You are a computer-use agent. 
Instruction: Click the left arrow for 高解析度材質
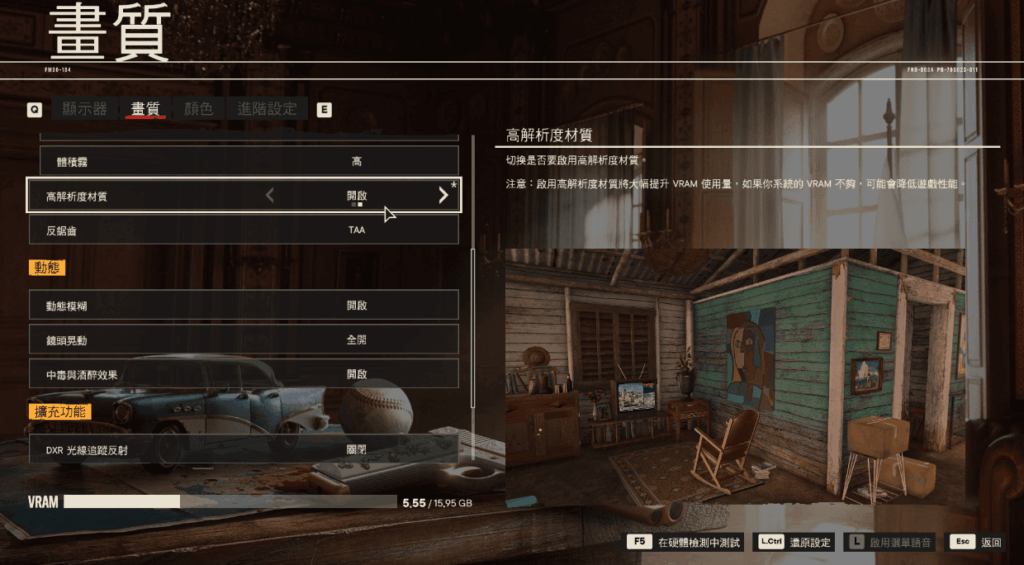pos(270,196)
